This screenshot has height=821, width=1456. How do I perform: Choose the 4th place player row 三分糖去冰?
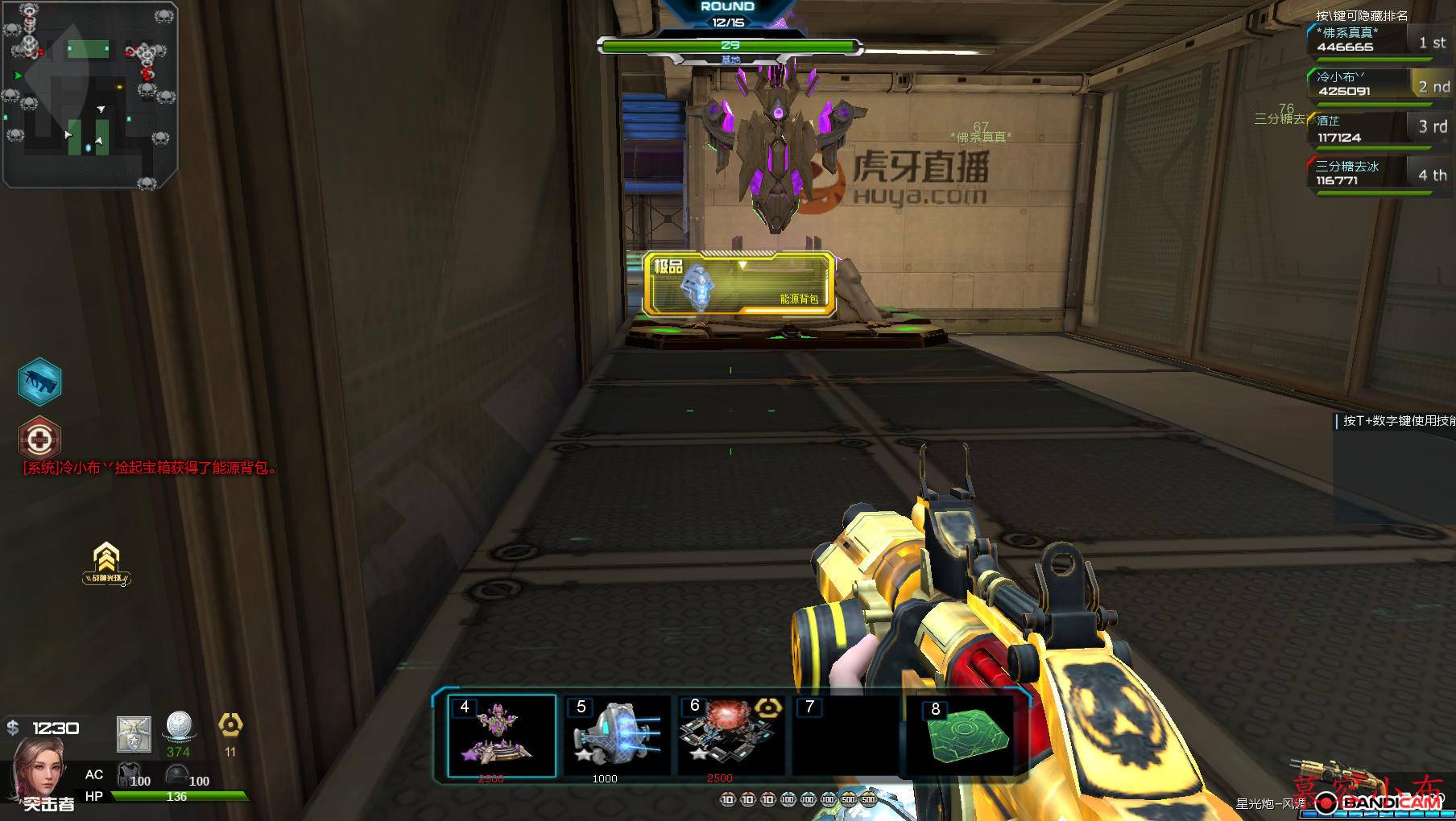point(1378,173)
